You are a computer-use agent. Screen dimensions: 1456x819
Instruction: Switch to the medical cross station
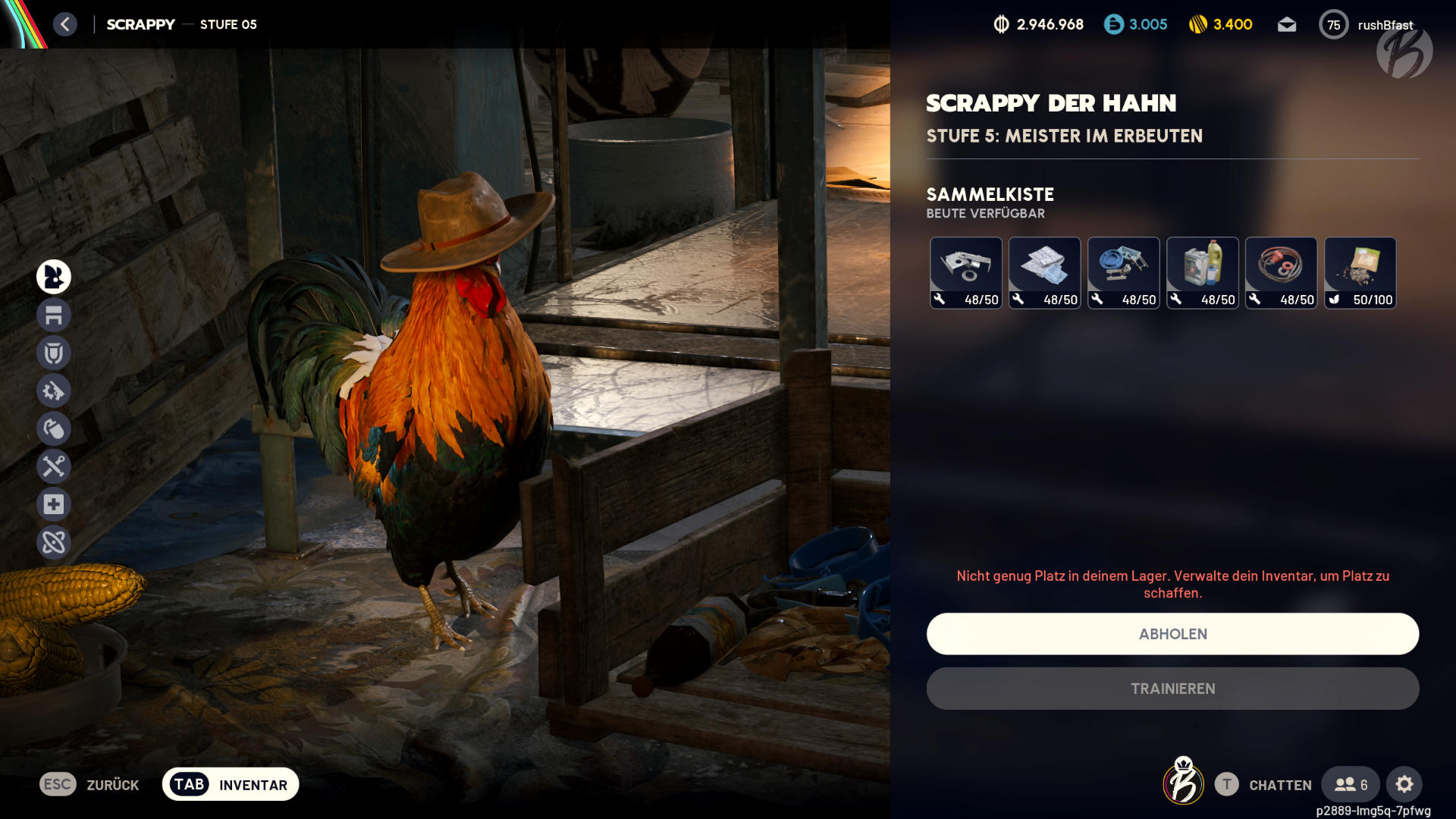click(54, 504)
